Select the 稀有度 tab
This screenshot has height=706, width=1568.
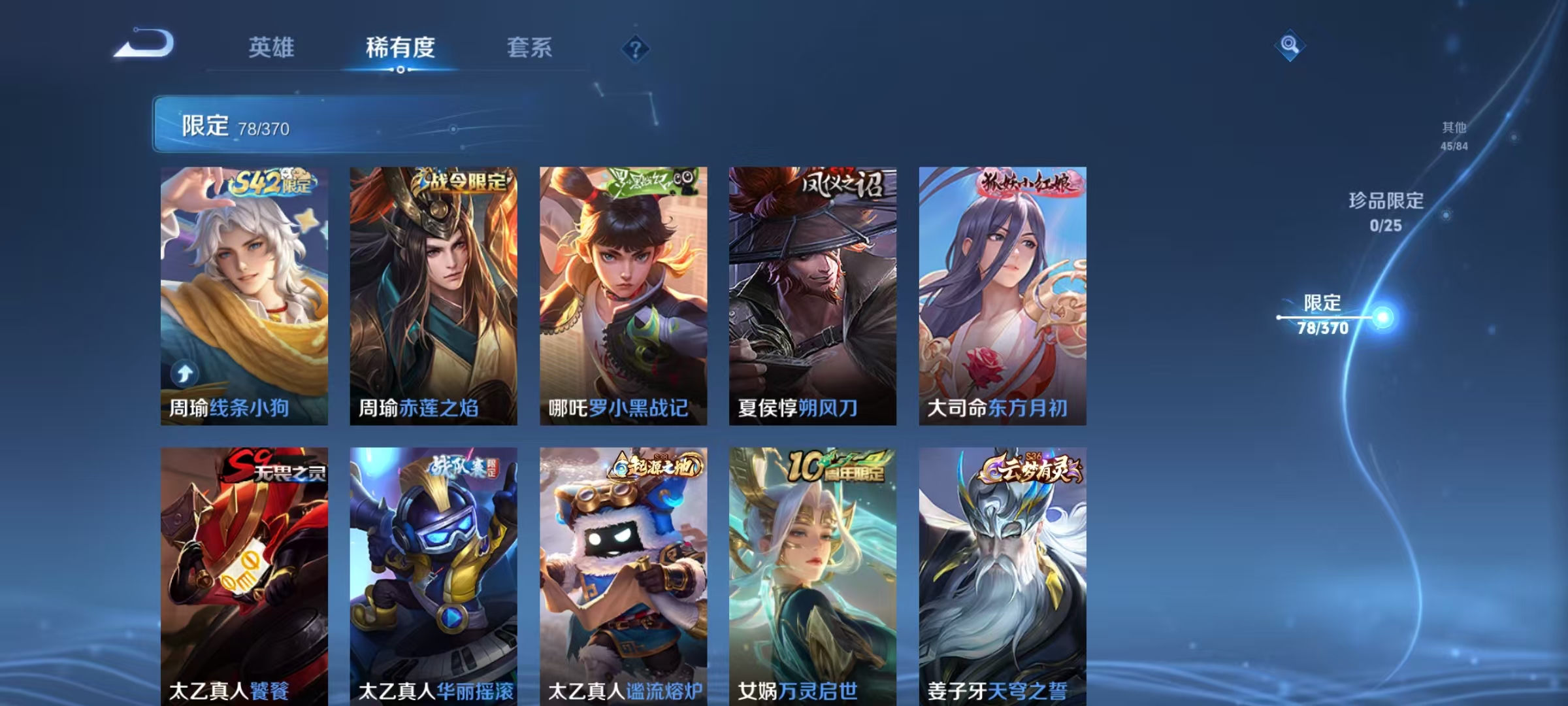tap(400, 47)
